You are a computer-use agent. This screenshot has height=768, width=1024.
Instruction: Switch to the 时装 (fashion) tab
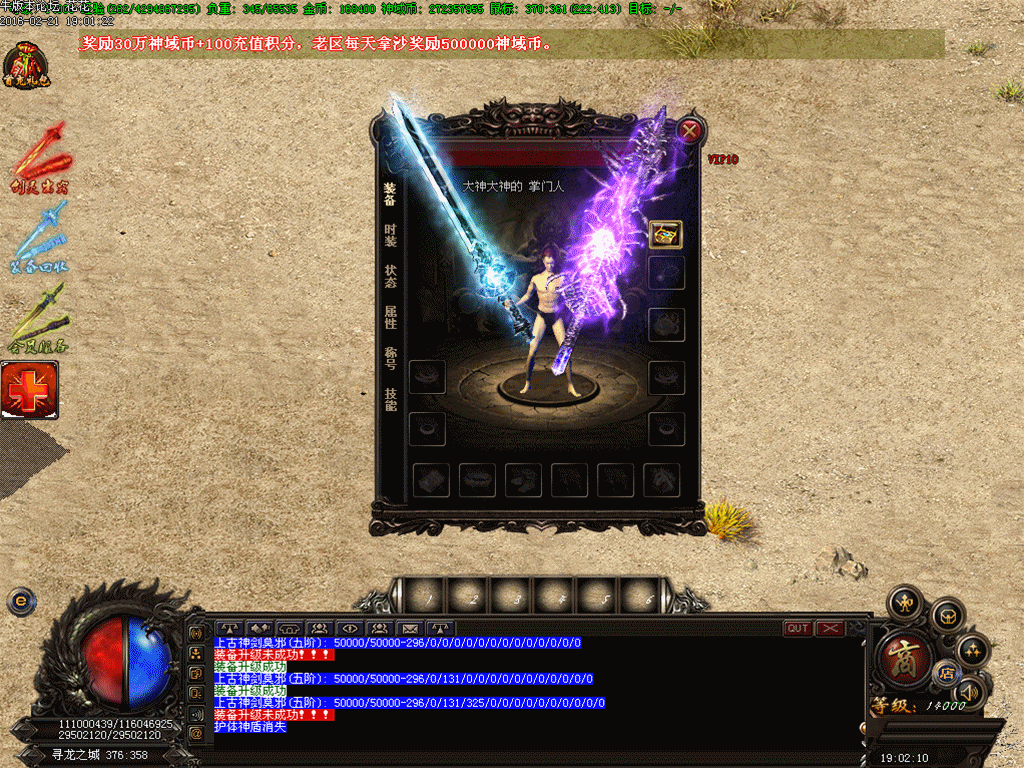(x=390, y=235)
